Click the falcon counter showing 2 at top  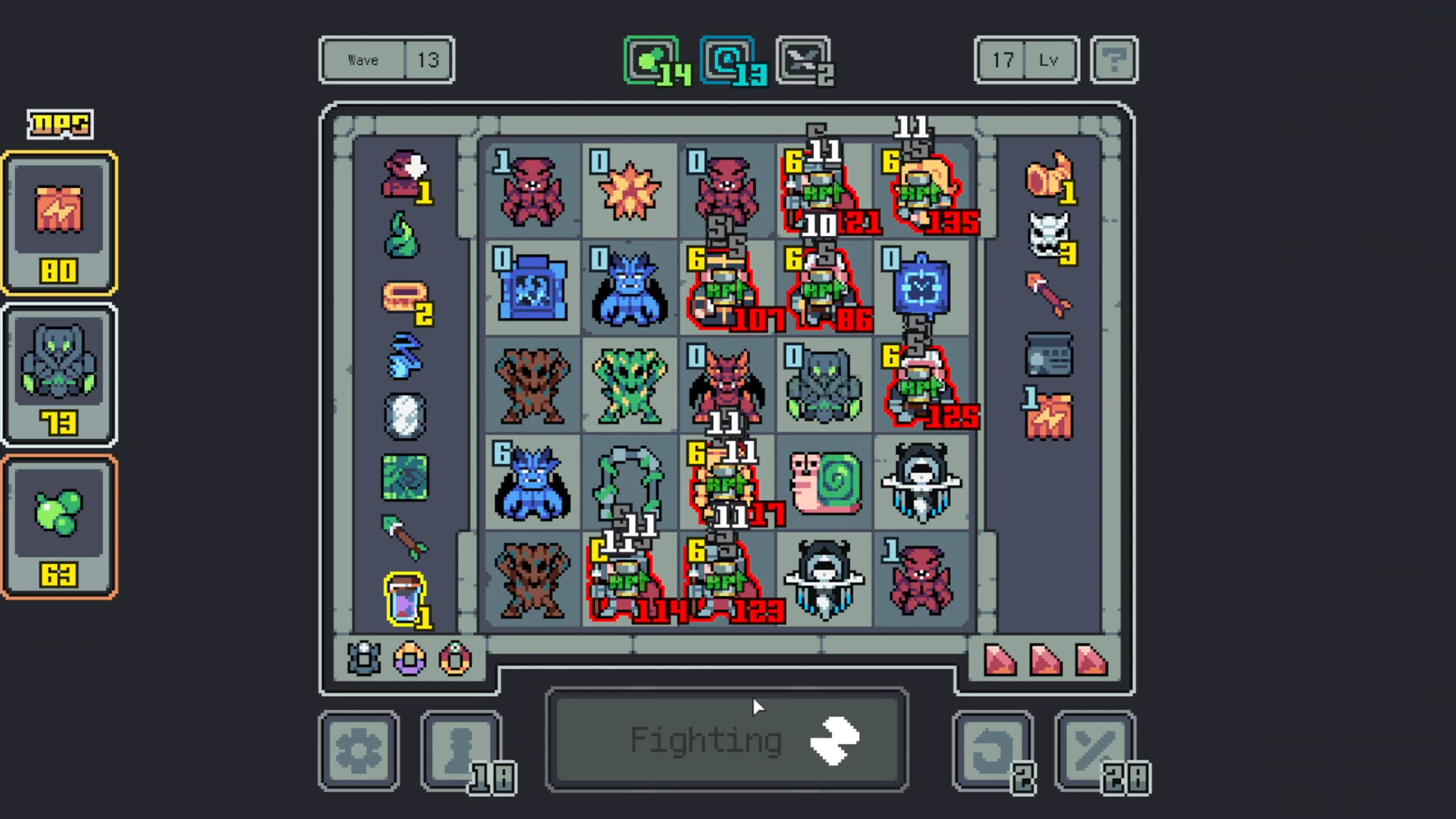point(802,60)
